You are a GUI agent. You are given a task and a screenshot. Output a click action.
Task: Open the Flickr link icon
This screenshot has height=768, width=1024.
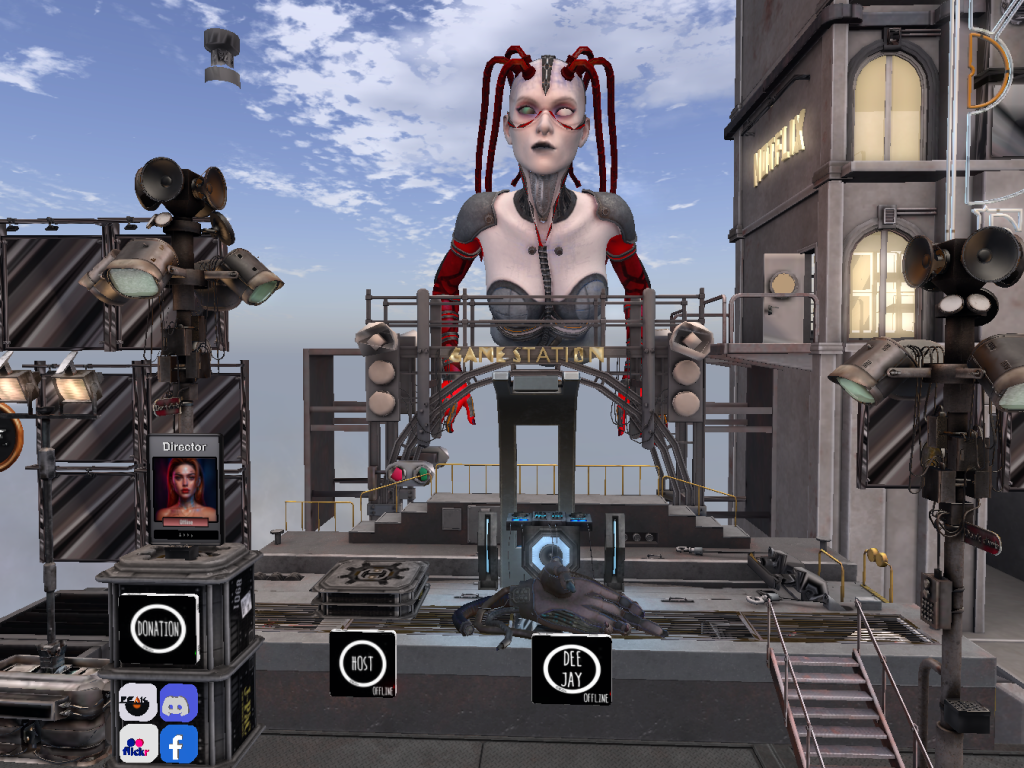click(138, 744)
